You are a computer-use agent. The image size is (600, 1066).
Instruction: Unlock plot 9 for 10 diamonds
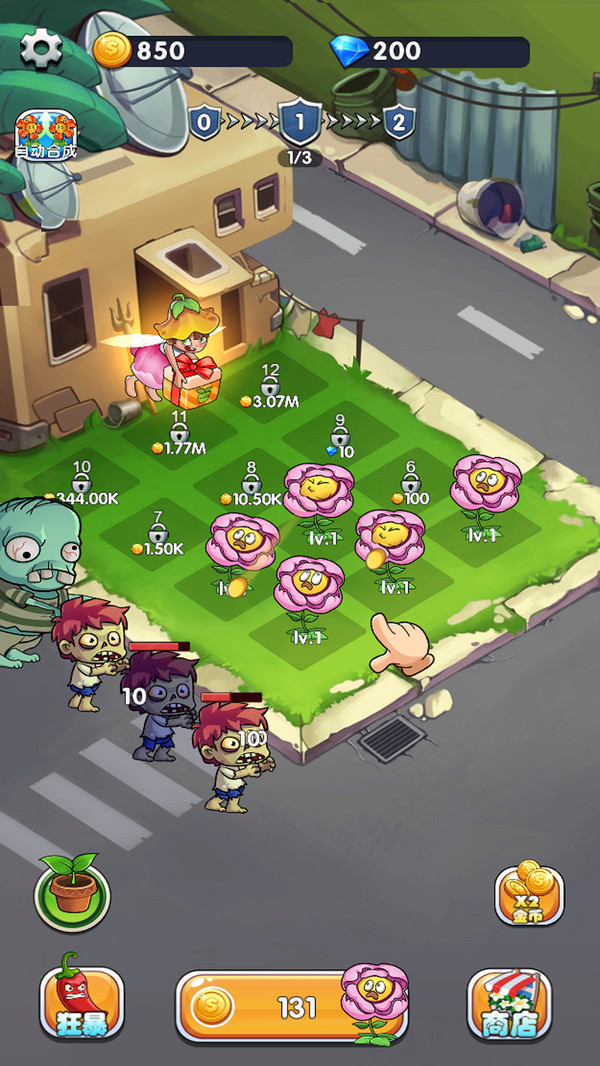click(x=340, y=438)
